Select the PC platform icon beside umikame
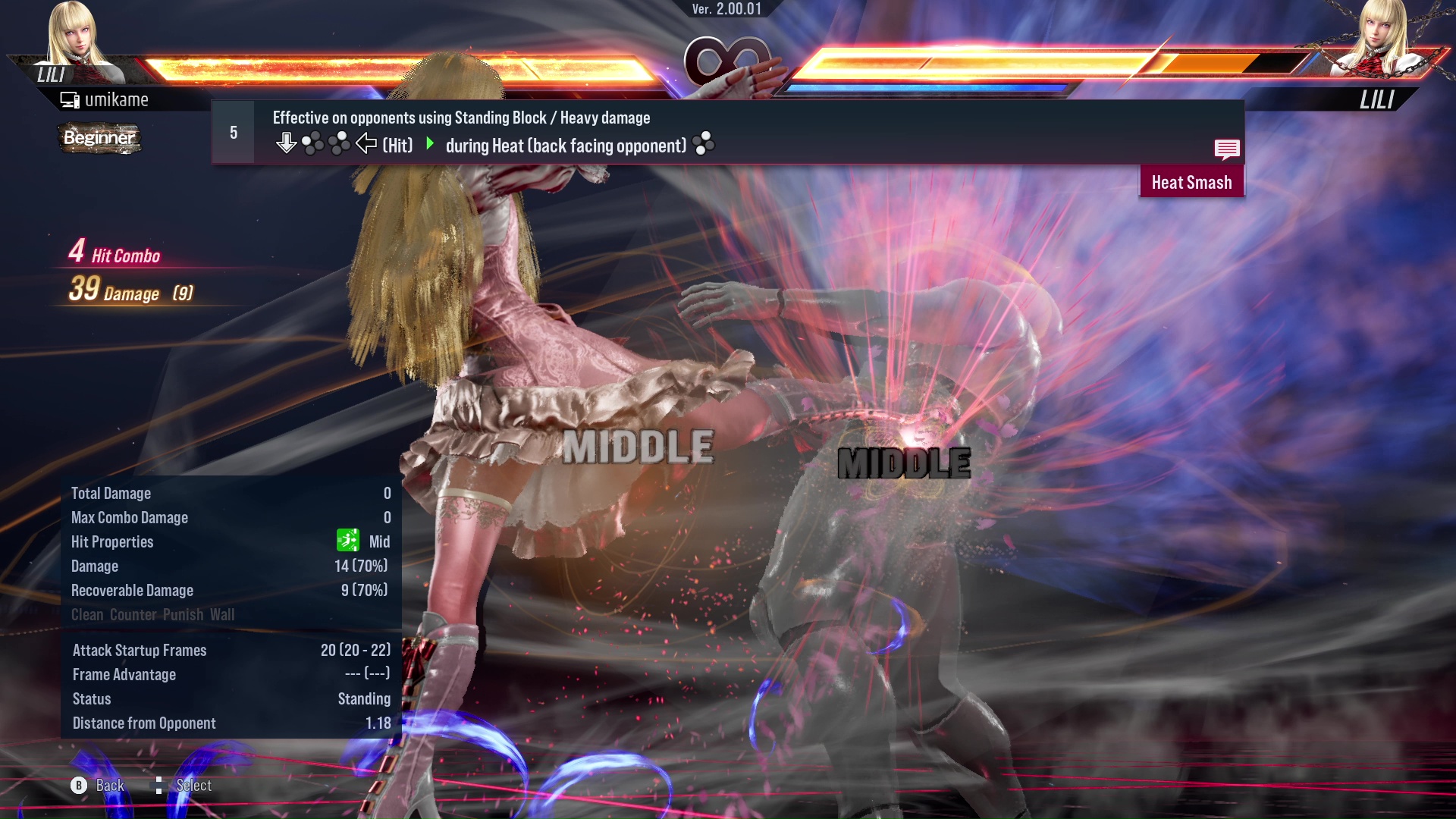This screenshot has height=819, width=1456. tap(70, 99)
